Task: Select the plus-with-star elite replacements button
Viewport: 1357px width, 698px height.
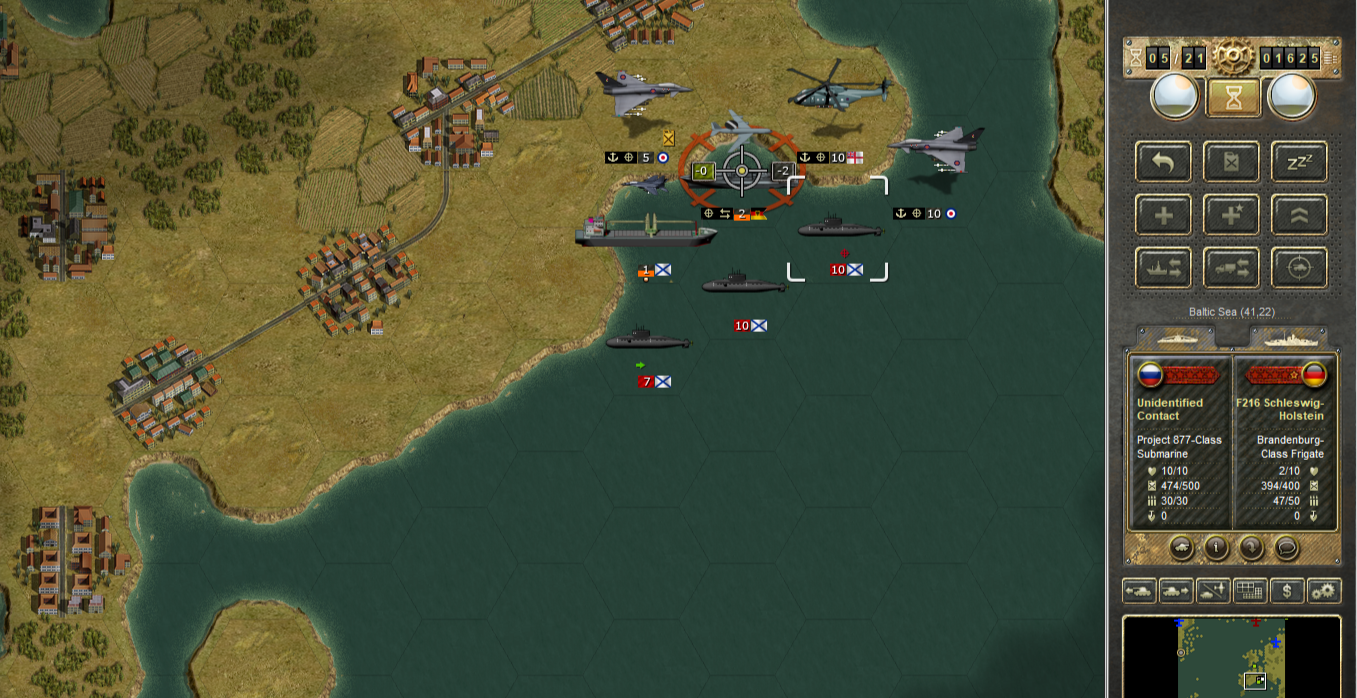Action: point(1231,215)
